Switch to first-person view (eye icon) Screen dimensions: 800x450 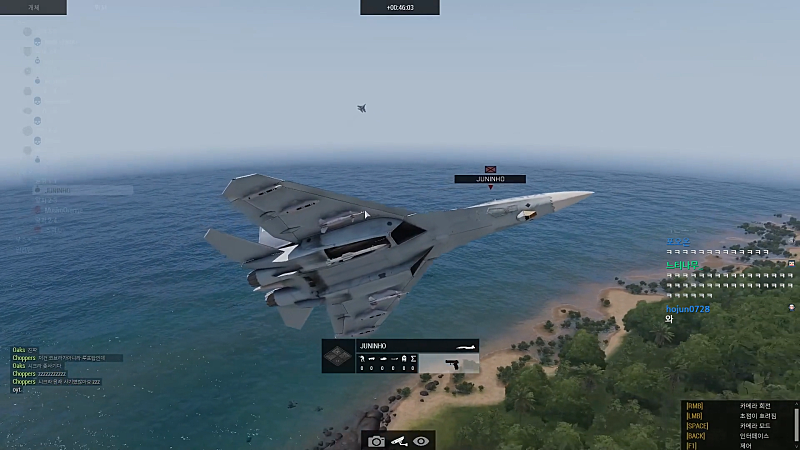click(x=421, y=441)
